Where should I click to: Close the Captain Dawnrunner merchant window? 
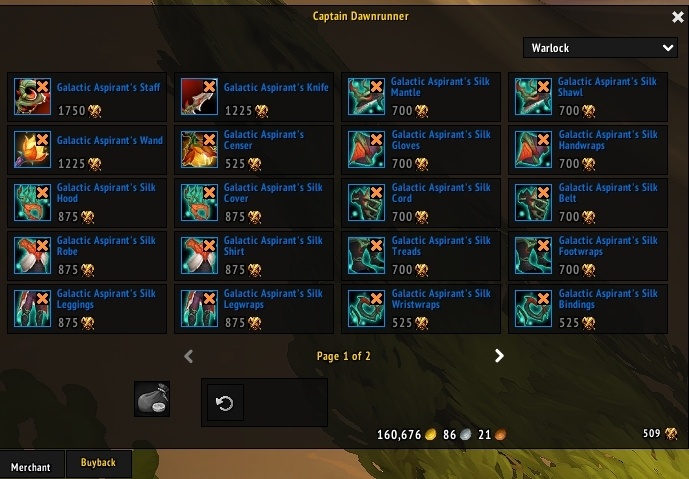678,17
